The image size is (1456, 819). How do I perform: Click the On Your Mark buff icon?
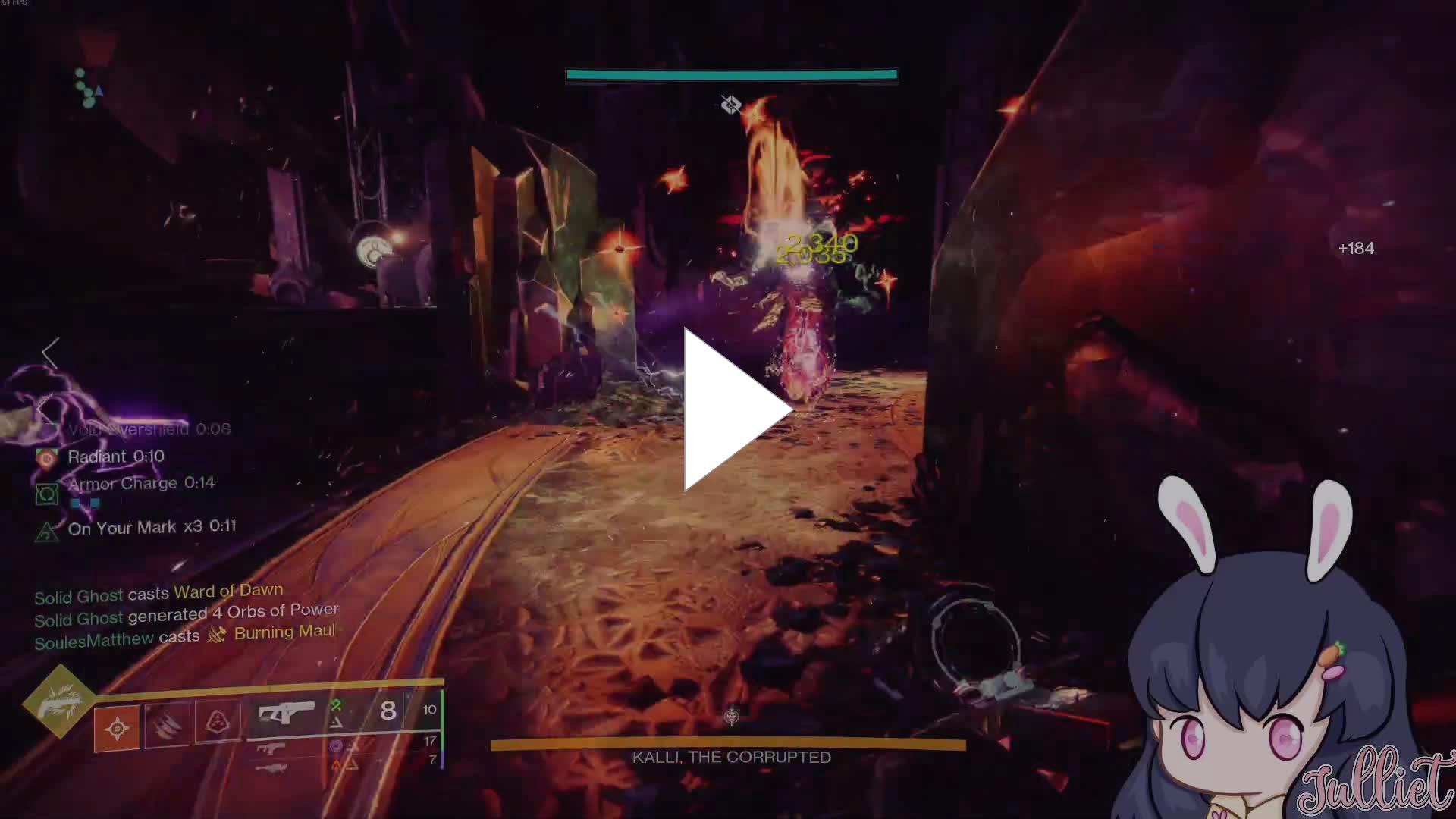47,532
